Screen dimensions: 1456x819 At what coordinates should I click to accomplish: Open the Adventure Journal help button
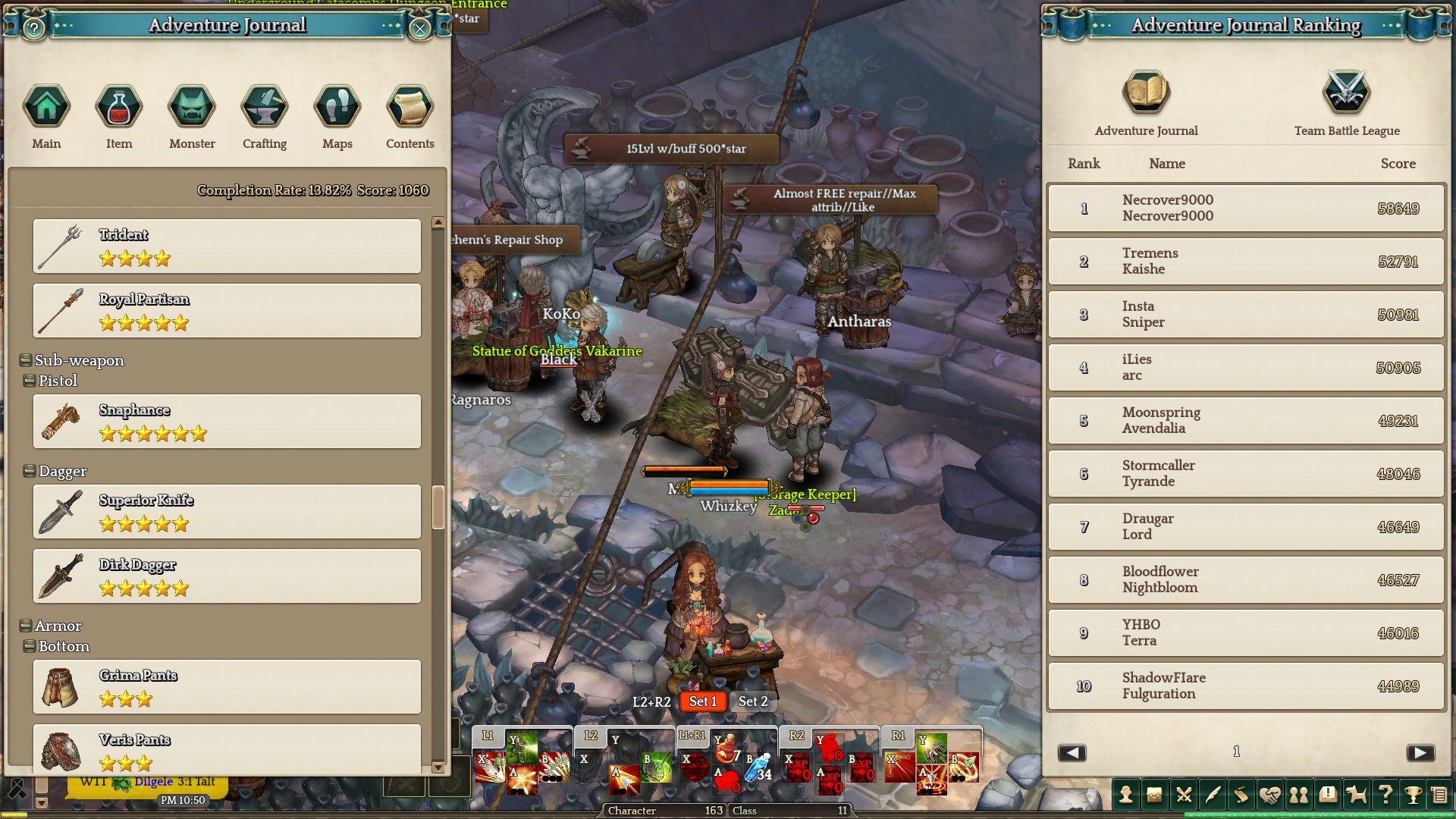click(34, 29)
